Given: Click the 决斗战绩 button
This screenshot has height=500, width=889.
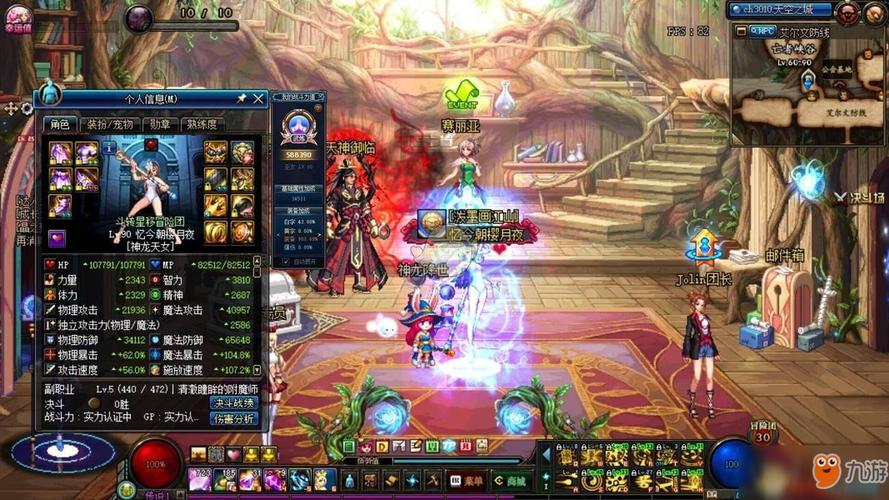Looking at the screenshot, I should pos(234,402).
